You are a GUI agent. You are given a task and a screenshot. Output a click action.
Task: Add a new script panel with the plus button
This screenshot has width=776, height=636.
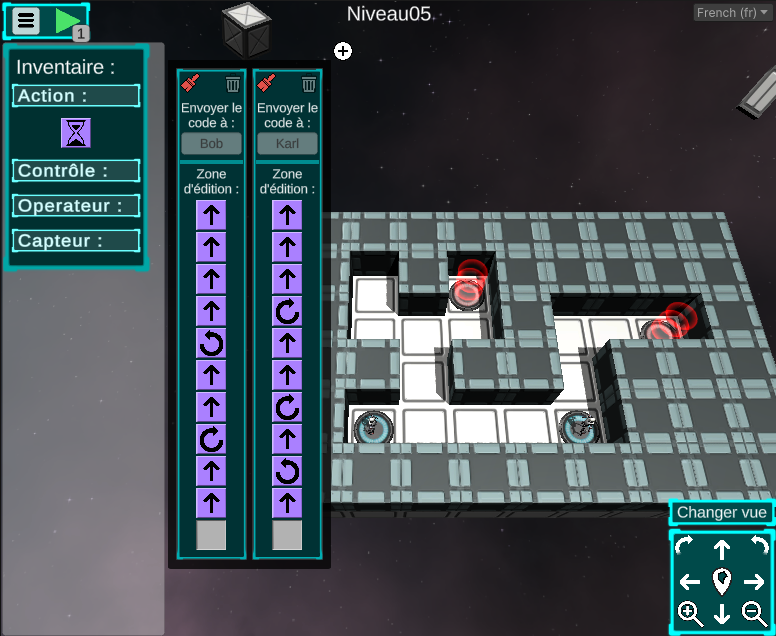(343, 51)
